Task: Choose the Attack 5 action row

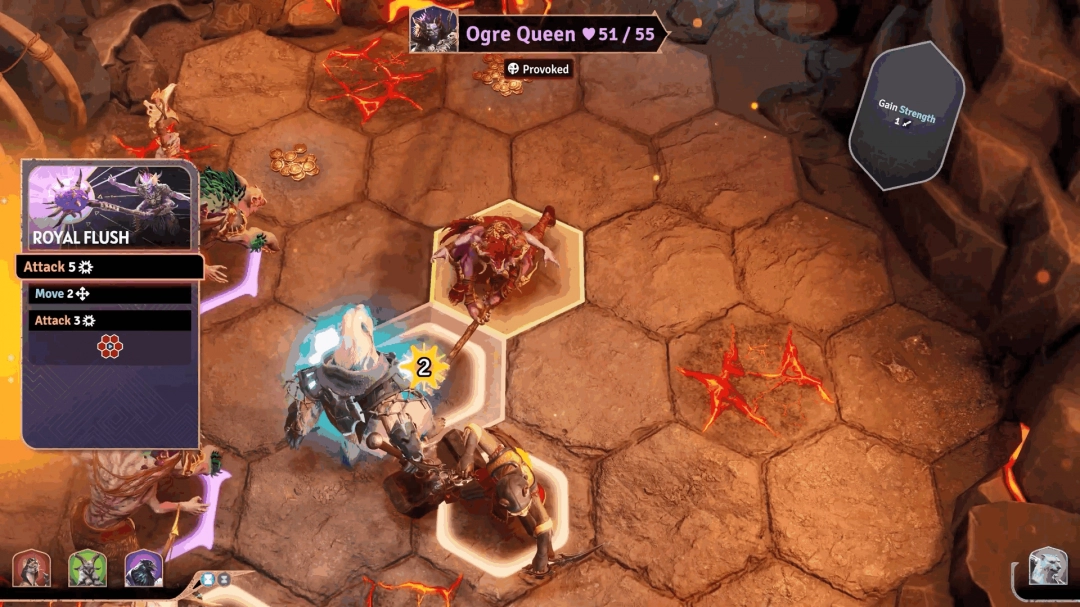Action: click(x=110, y=267)
